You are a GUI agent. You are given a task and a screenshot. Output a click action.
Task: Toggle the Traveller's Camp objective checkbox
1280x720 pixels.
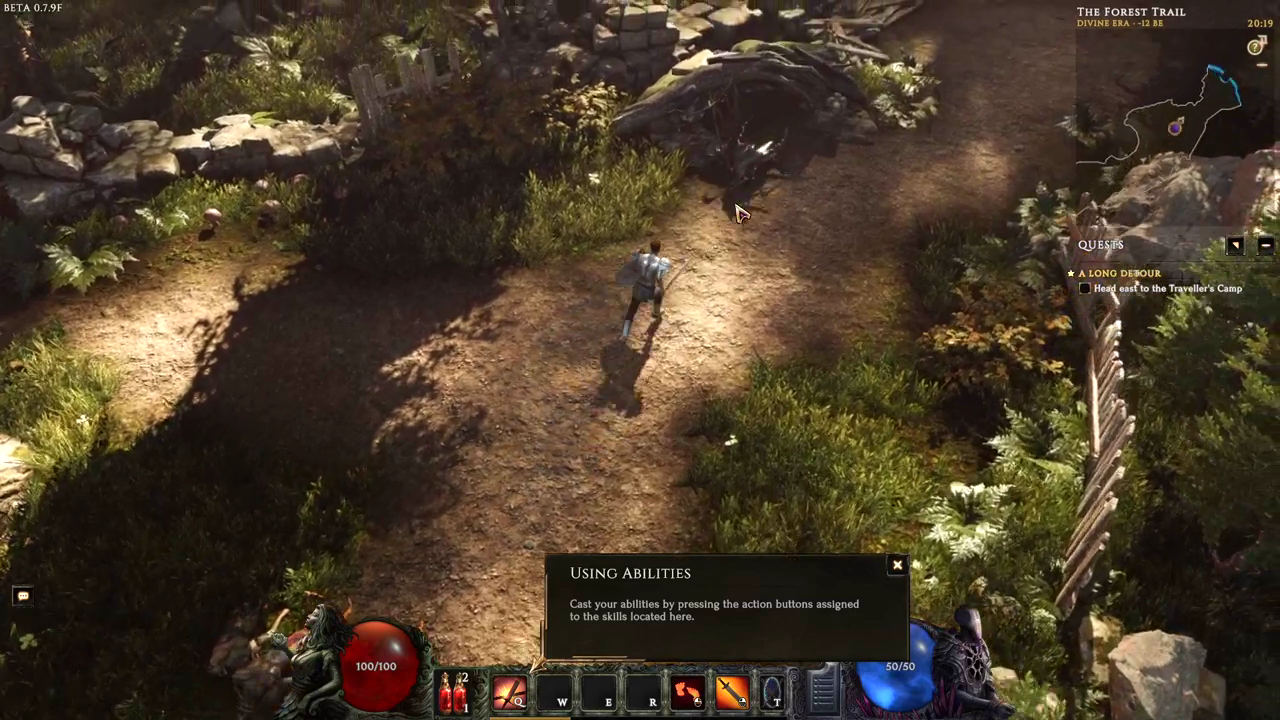click(x=1085, y=289)
